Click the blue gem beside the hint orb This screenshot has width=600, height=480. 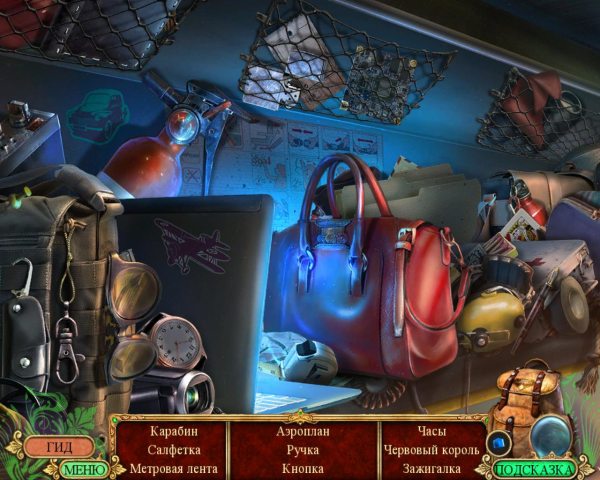tap(497, 441)
